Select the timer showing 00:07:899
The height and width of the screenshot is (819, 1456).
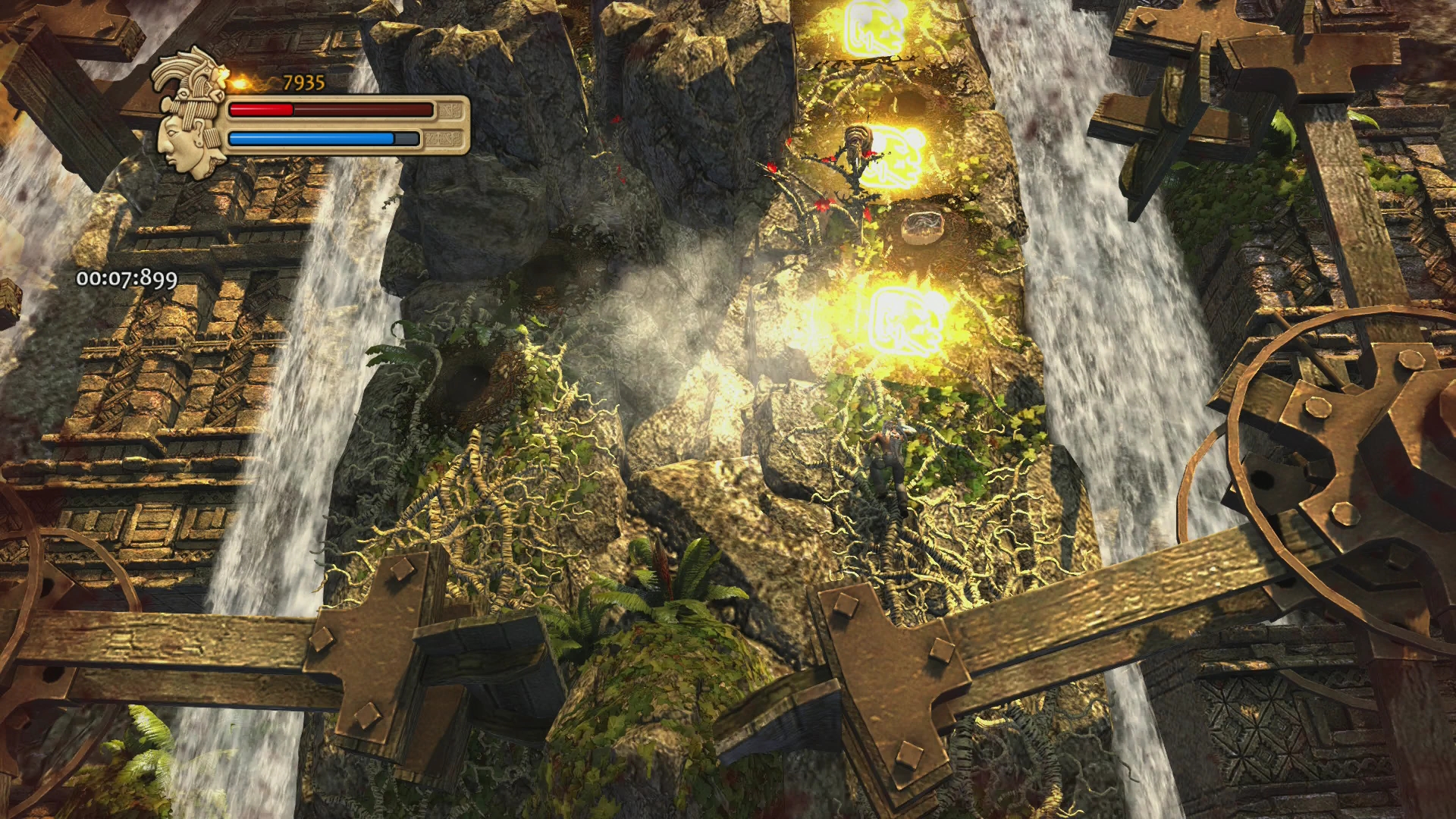coord(125,279)
